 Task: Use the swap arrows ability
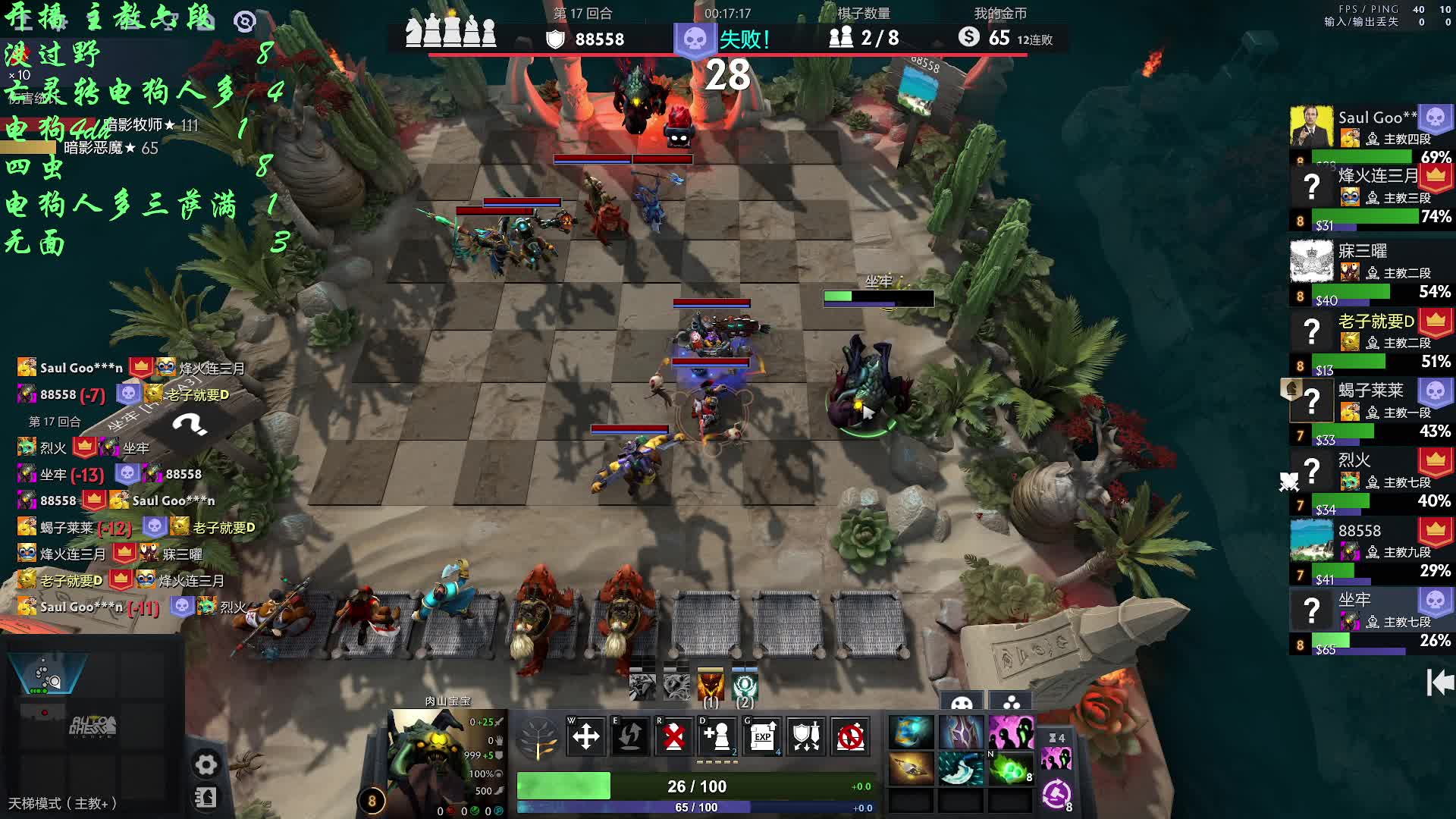(629, 736)
